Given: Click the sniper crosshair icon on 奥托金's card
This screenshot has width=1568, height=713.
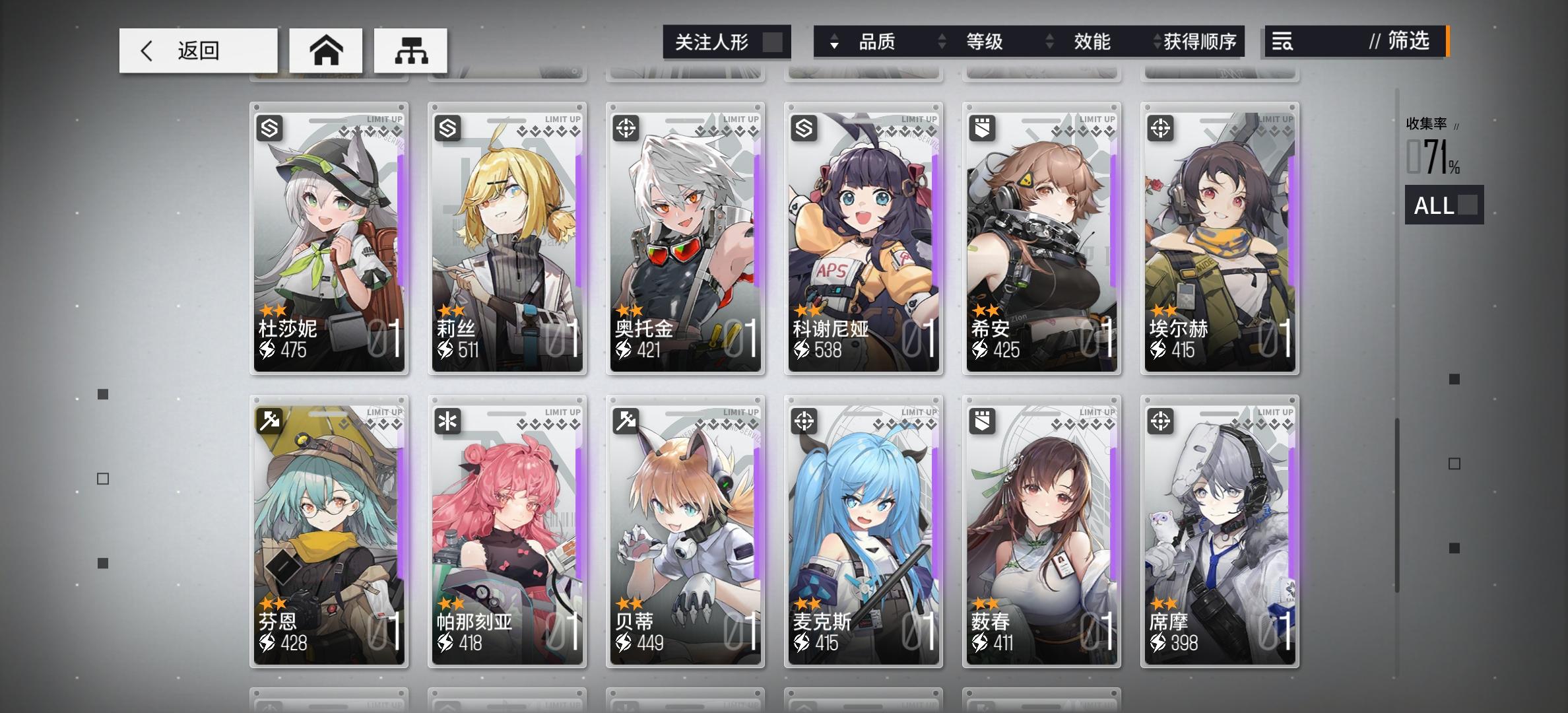Looking at the screenshot, I should [626, 129].
